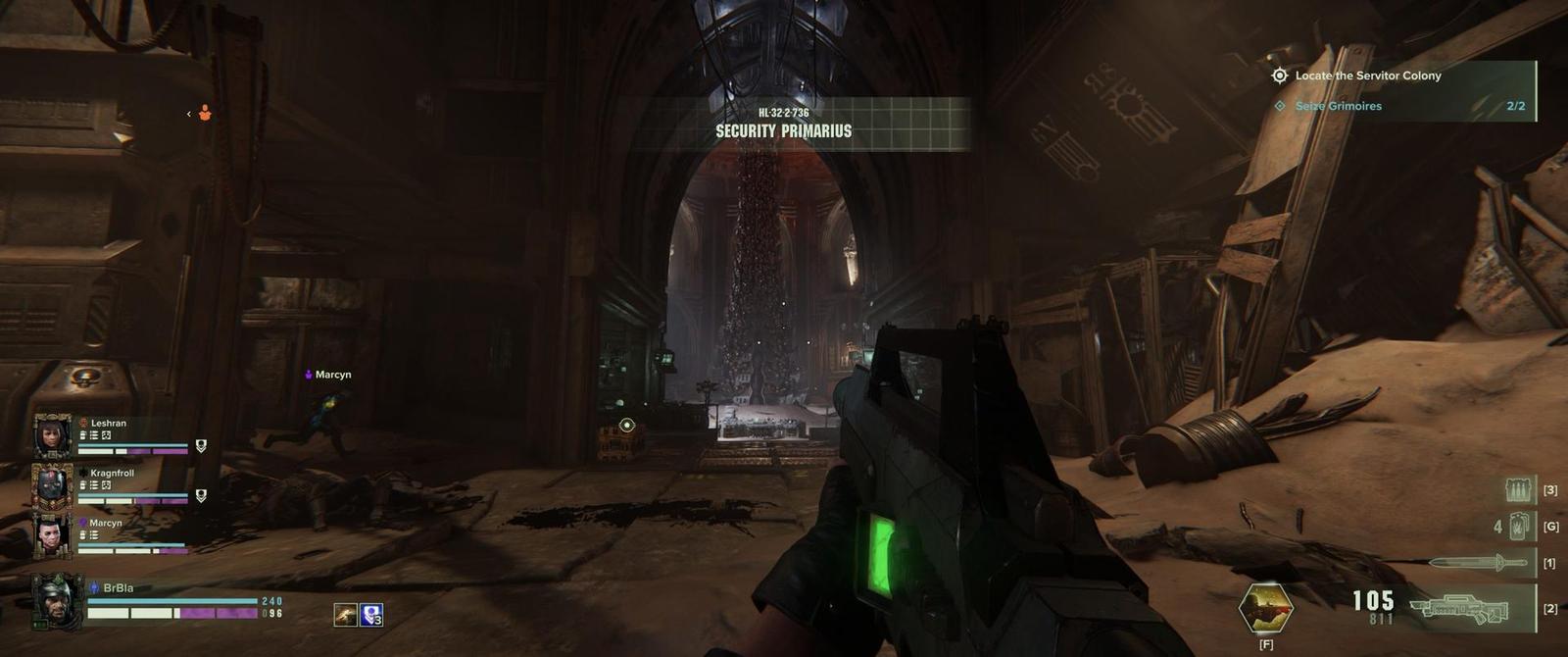Activate the hexagonal combat ability icon
Screen dimensions: 1568x657
(x=1265, y=608)
